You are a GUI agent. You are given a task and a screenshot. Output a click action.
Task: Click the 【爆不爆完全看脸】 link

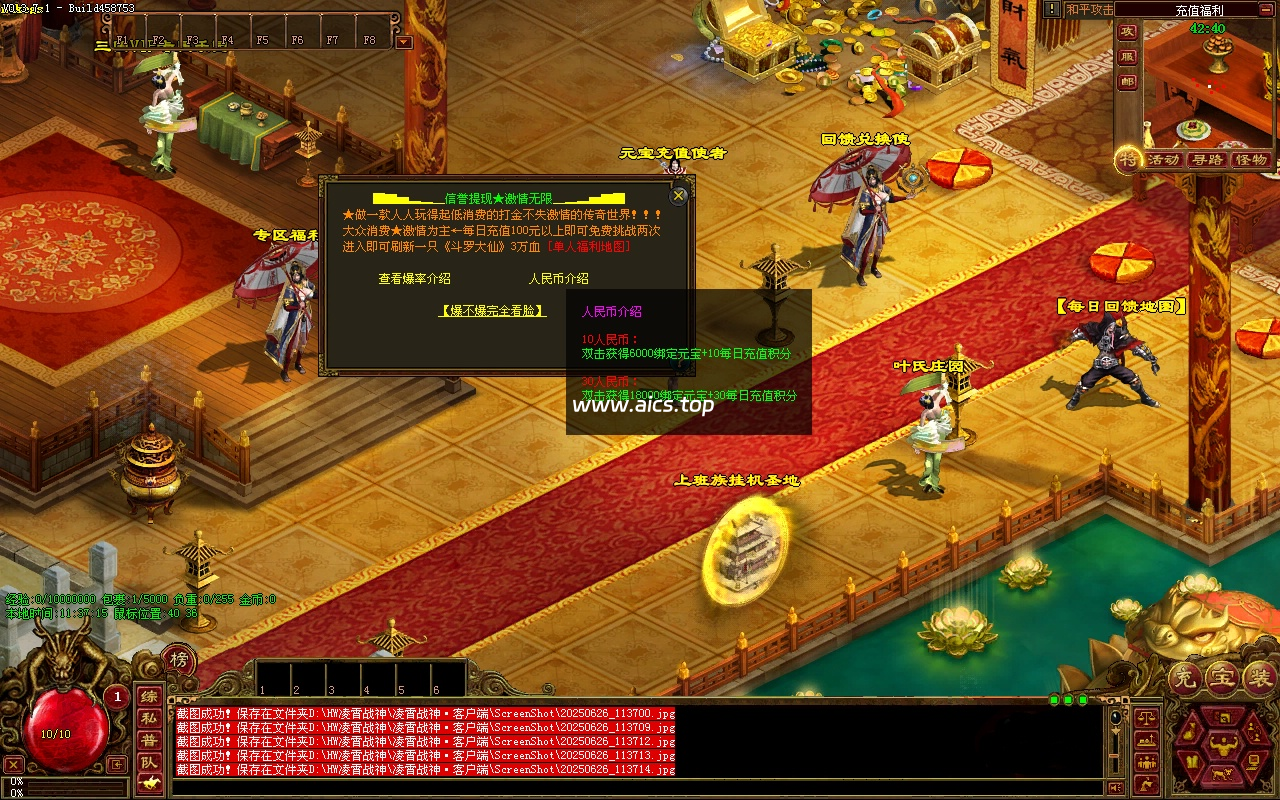(x=493, y=311)
